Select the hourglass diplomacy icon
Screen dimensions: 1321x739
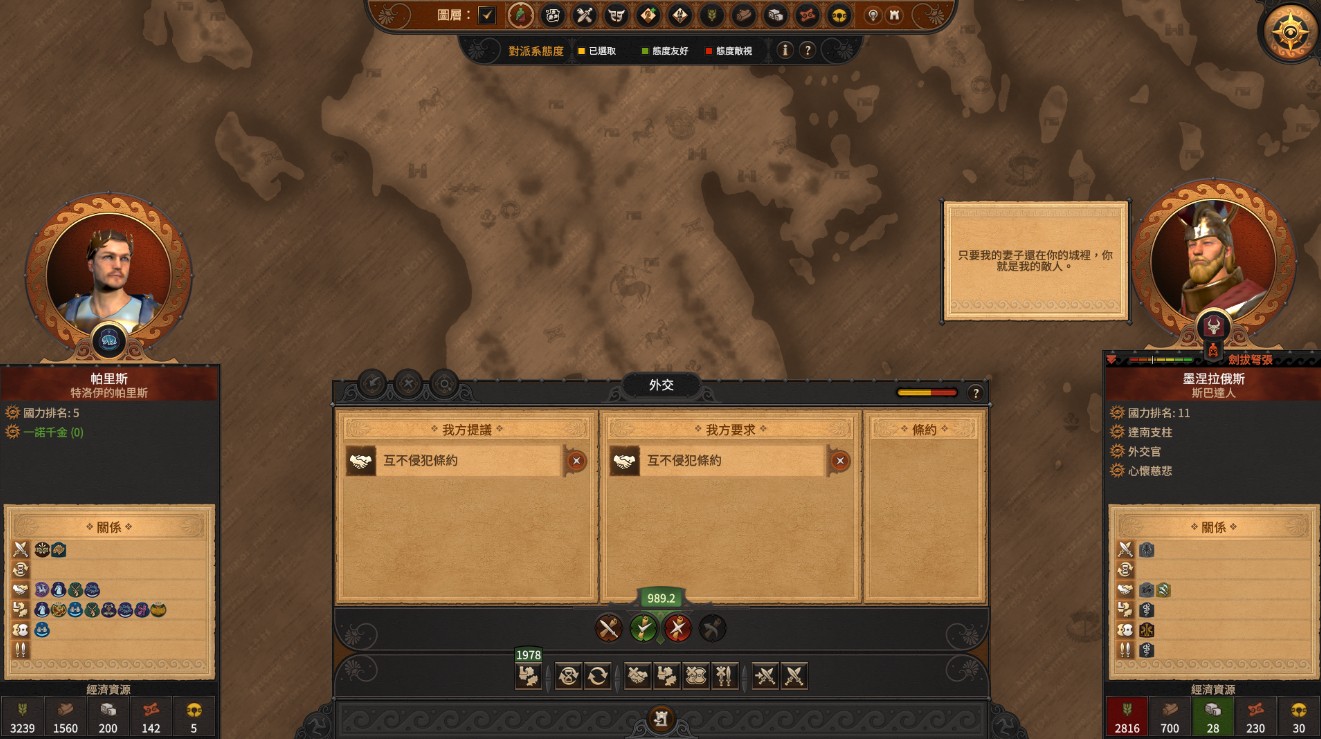click(567, 676)
